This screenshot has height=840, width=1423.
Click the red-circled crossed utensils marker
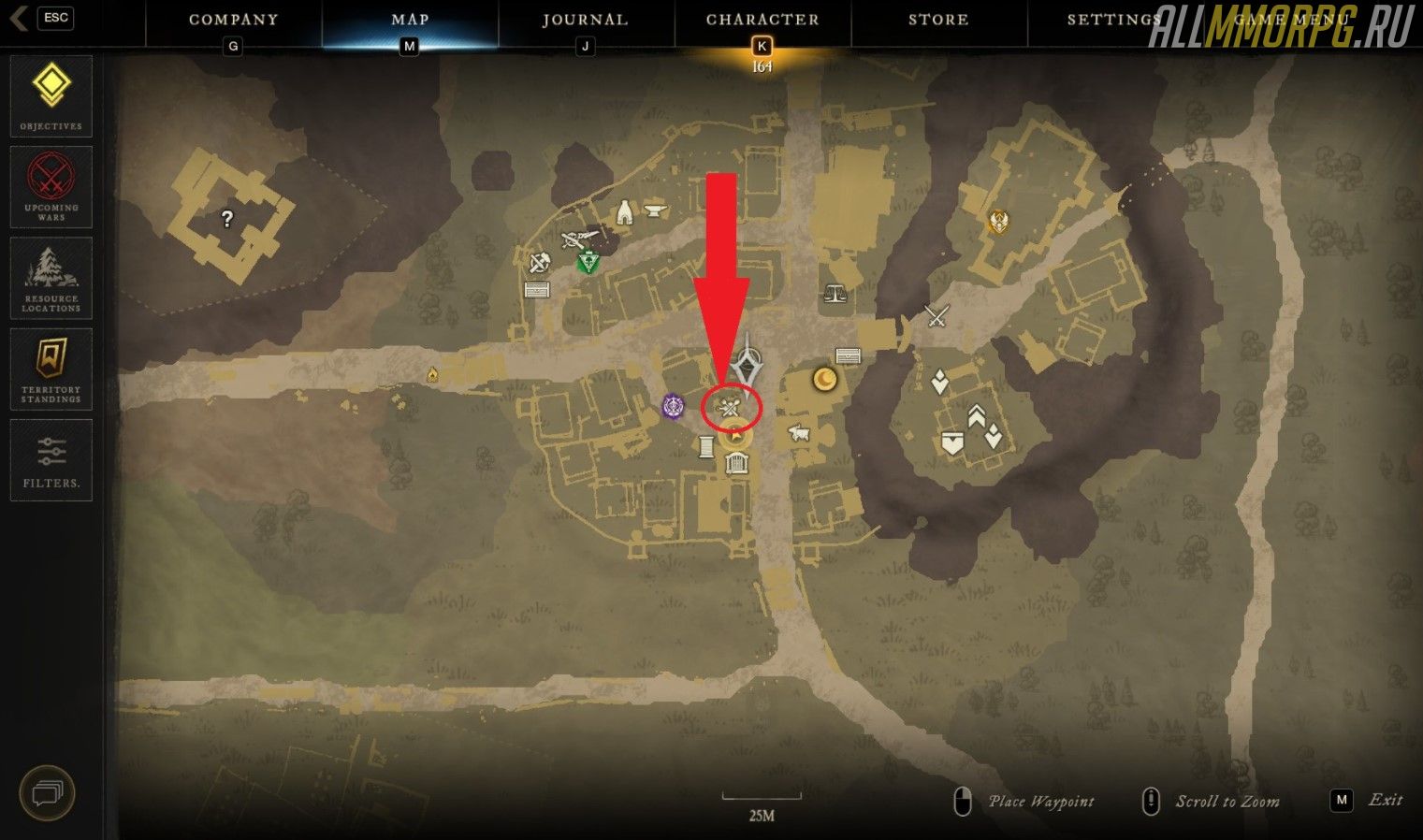(x=731, y=407)
